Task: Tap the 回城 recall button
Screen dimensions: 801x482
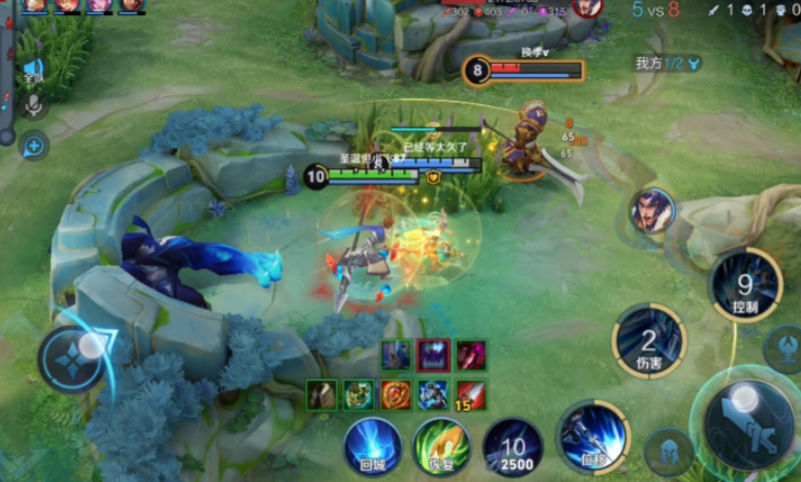Action: [372, 444]
